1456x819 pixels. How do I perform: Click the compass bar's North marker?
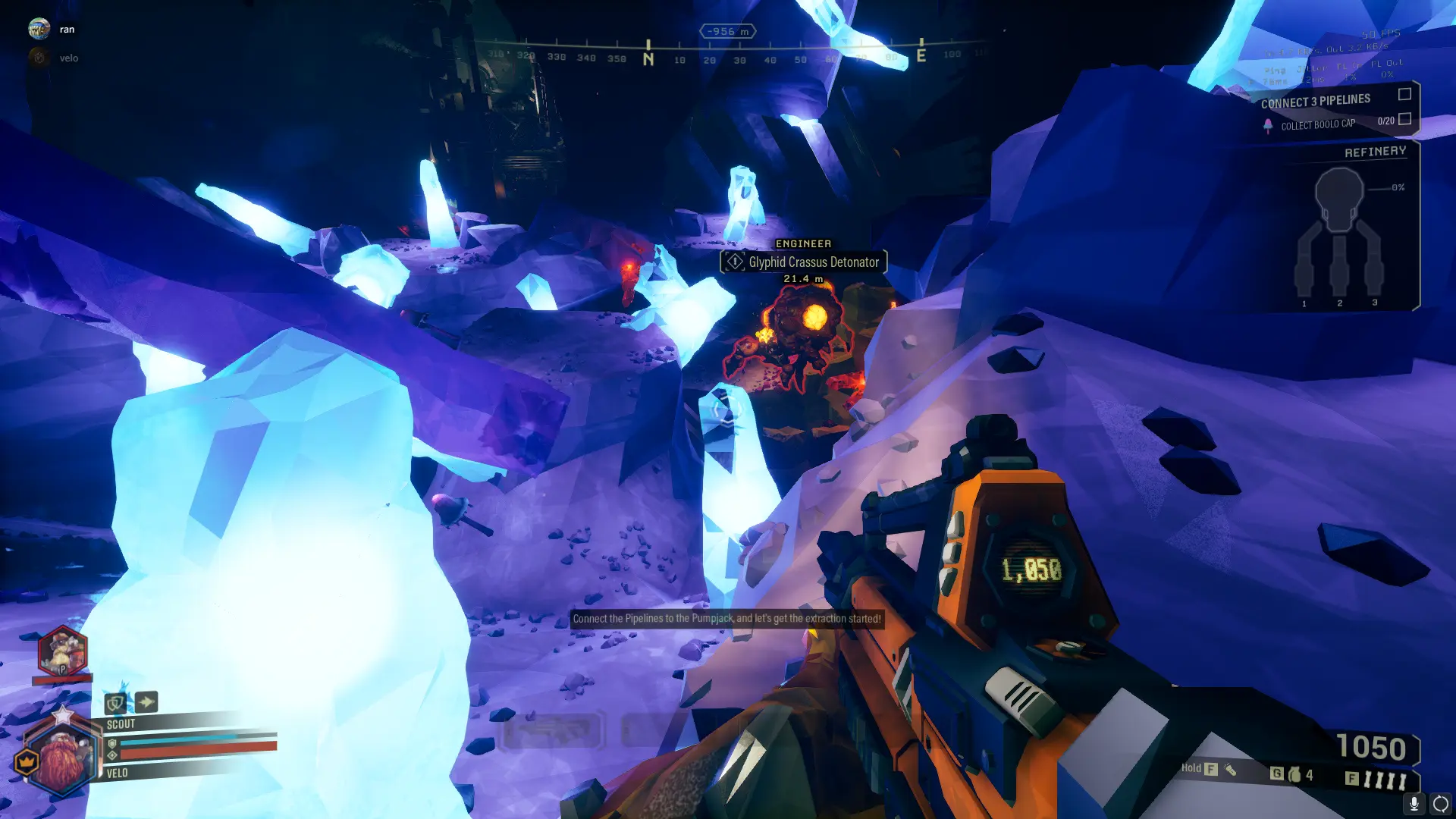[648, 57]
